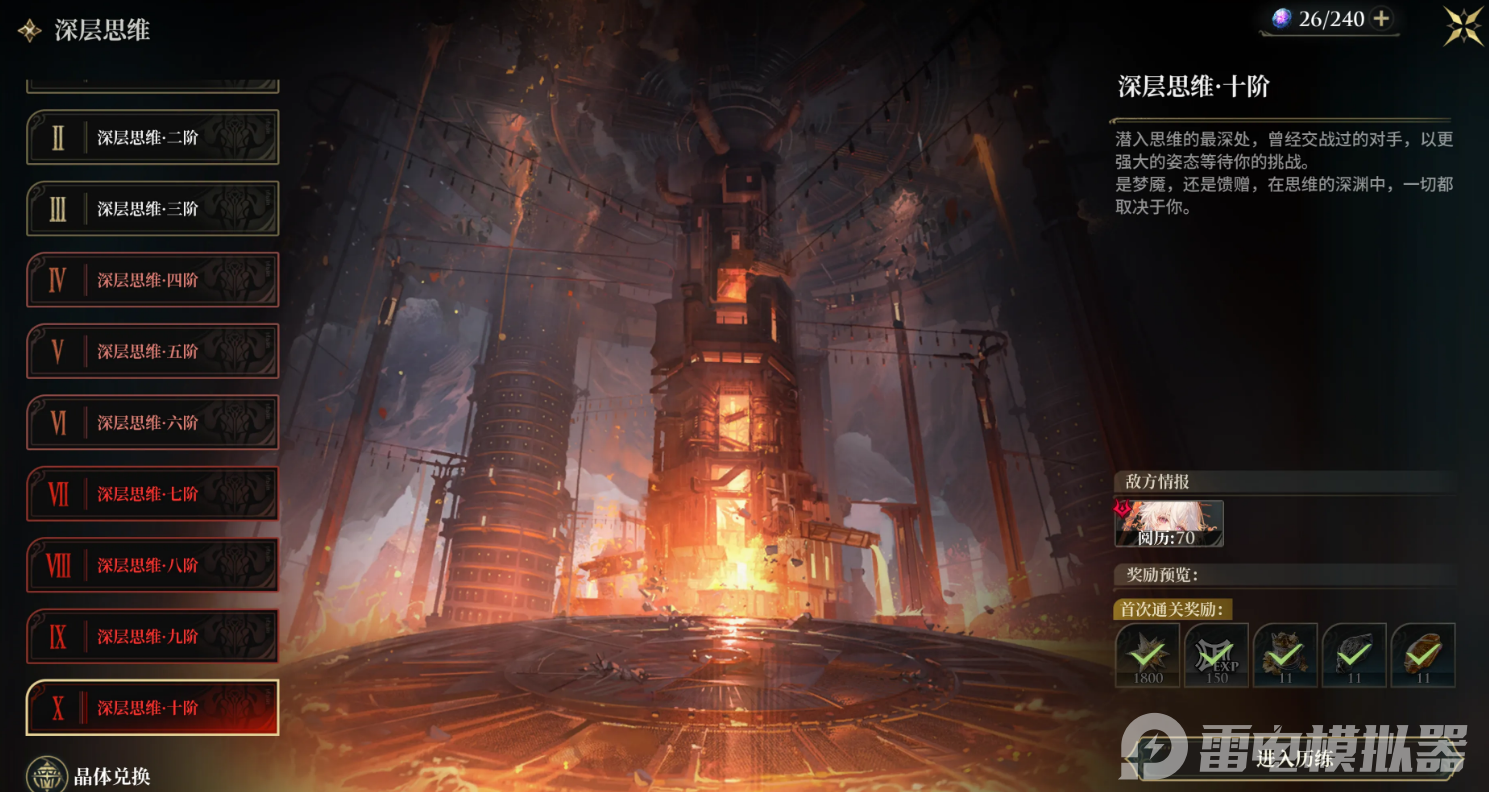1489x792 pixels.
Task: Go back via 深层思维 title arrow
Action: [29, 30]
